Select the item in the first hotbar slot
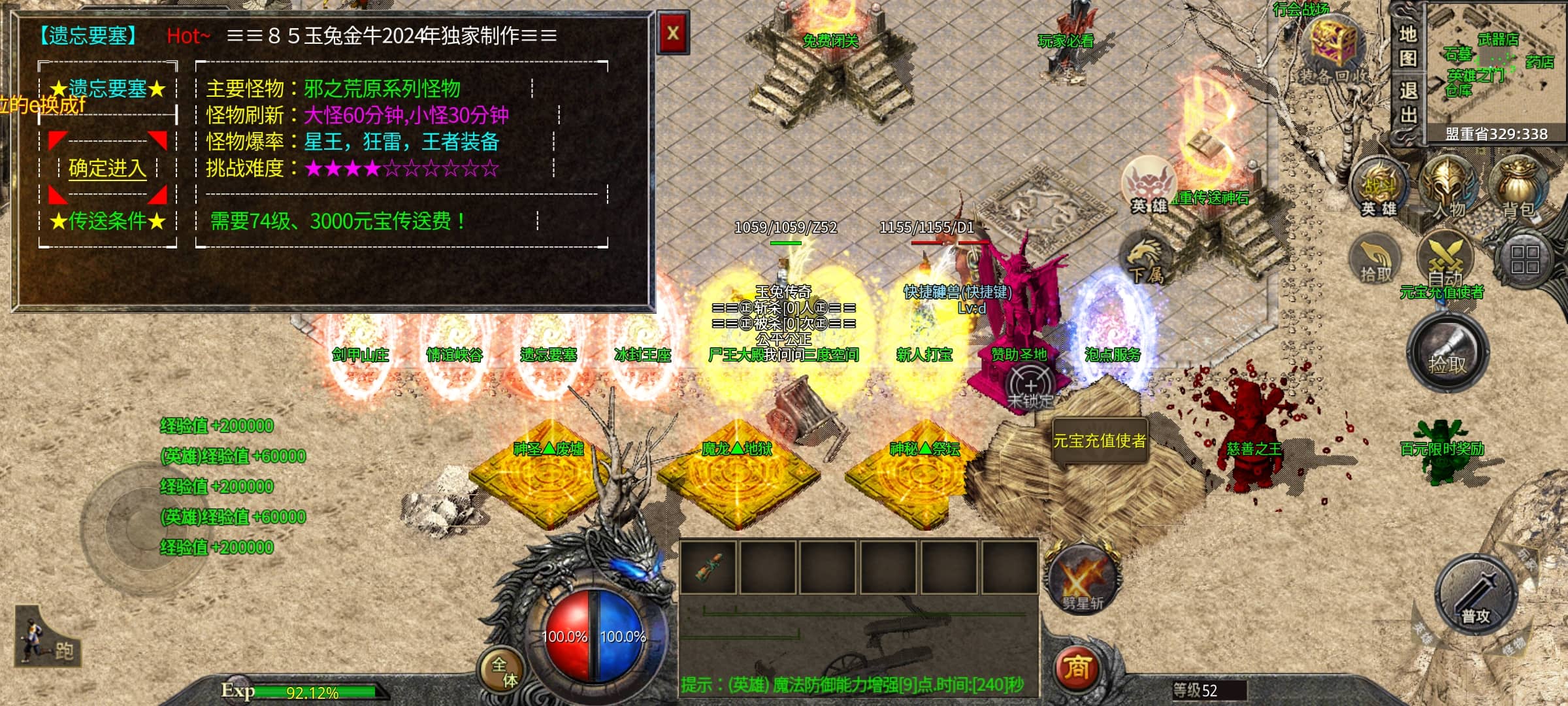1568x706 pixels. tap(708, 567)
